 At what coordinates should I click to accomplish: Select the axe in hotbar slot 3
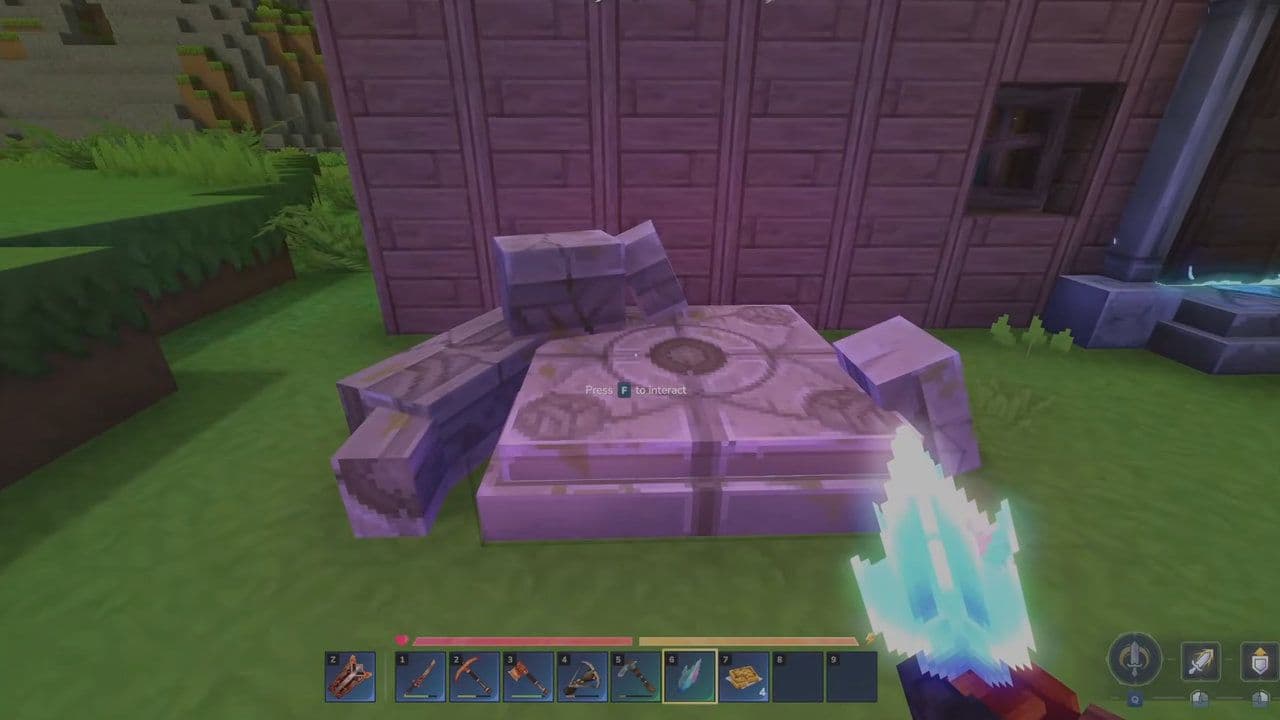(526, 677)
